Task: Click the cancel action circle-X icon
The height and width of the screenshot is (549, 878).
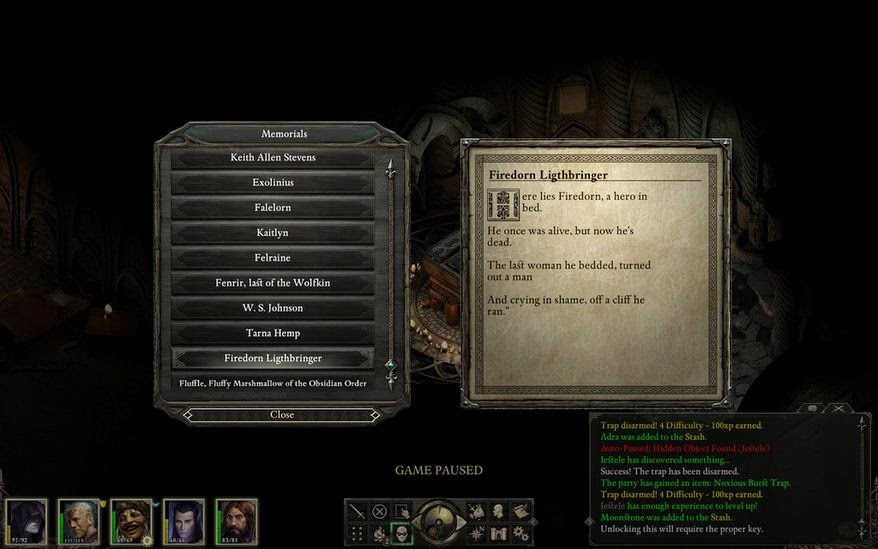Action: pos(380,511)
